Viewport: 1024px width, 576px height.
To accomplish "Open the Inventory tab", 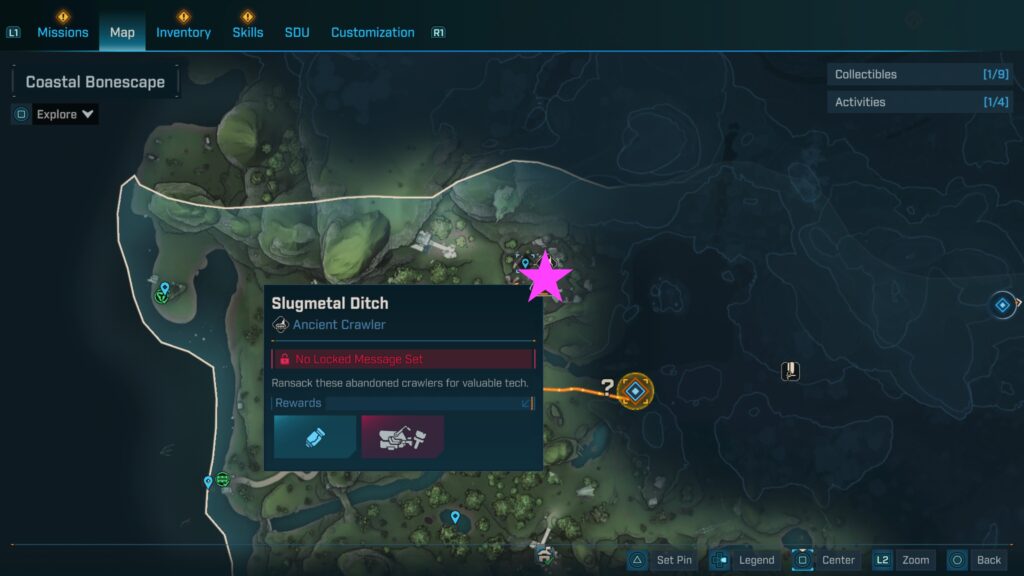I will (x=183, y=32).
